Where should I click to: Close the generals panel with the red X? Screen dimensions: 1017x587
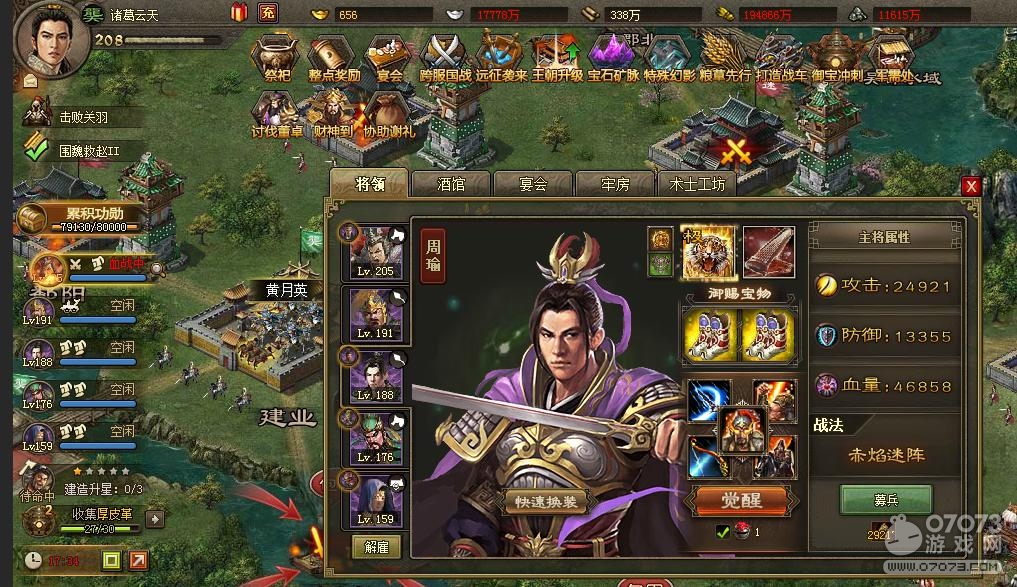[970, 186]
